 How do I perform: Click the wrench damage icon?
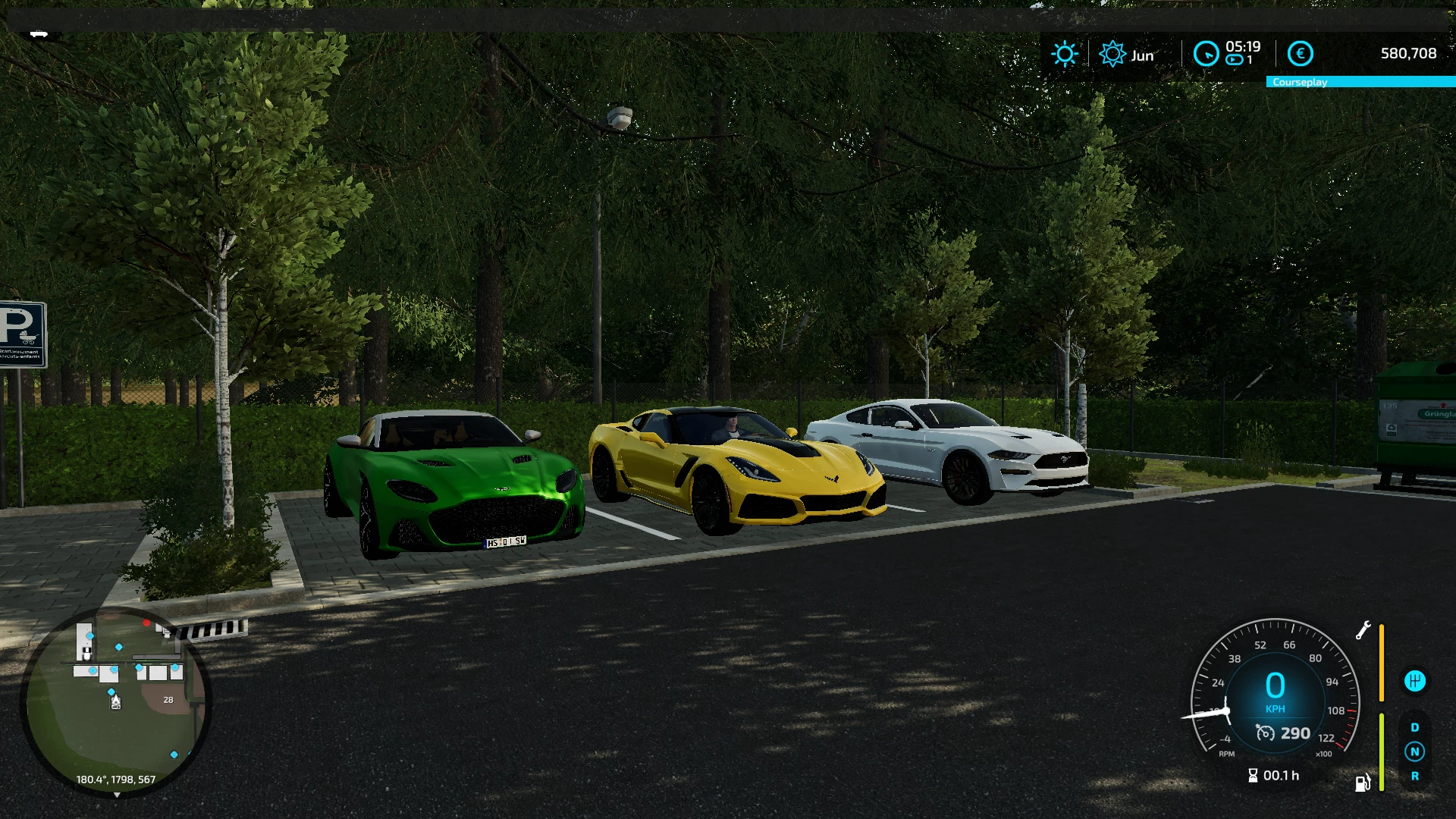pyautogui.click(x=1363, y=630)
